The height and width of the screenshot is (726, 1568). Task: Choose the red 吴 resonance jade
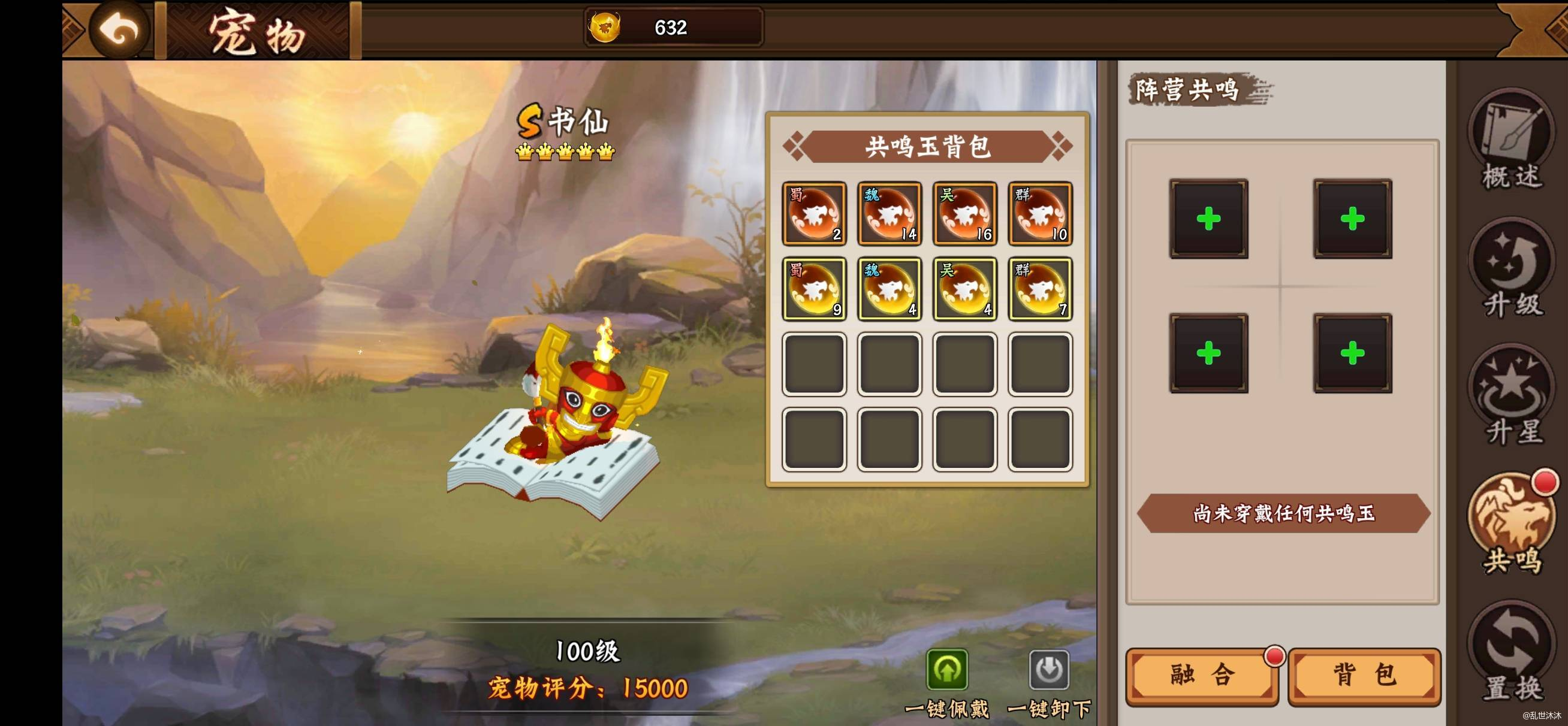pos(965,214)
